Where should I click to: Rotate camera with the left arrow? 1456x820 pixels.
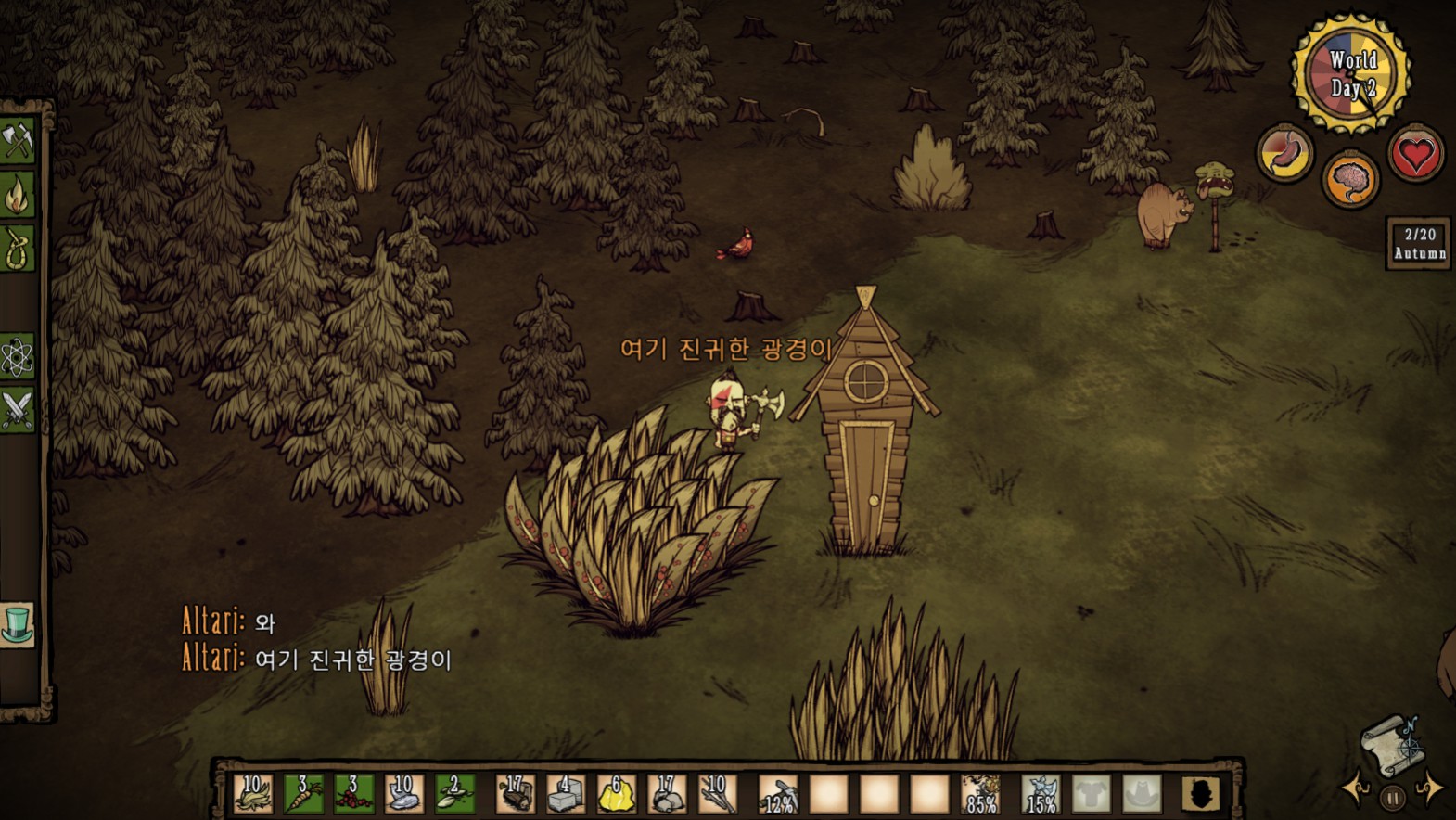tap(1356, 789)
